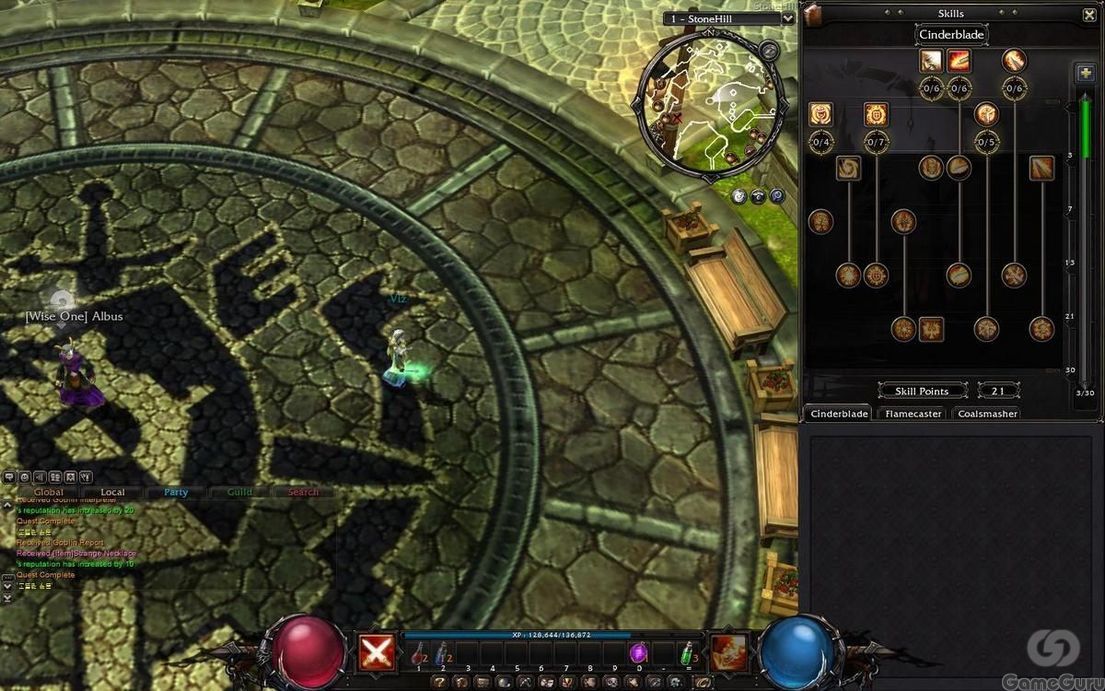Switch to the Guild chat tab
1105x691 pixels.
240,492
